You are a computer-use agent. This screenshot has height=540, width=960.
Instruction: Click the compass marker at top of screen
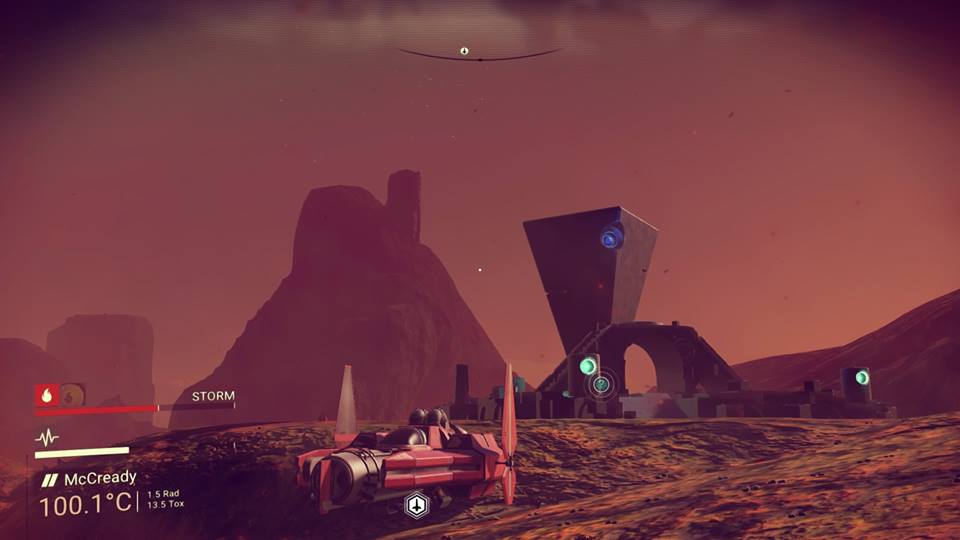coord(464,51)
